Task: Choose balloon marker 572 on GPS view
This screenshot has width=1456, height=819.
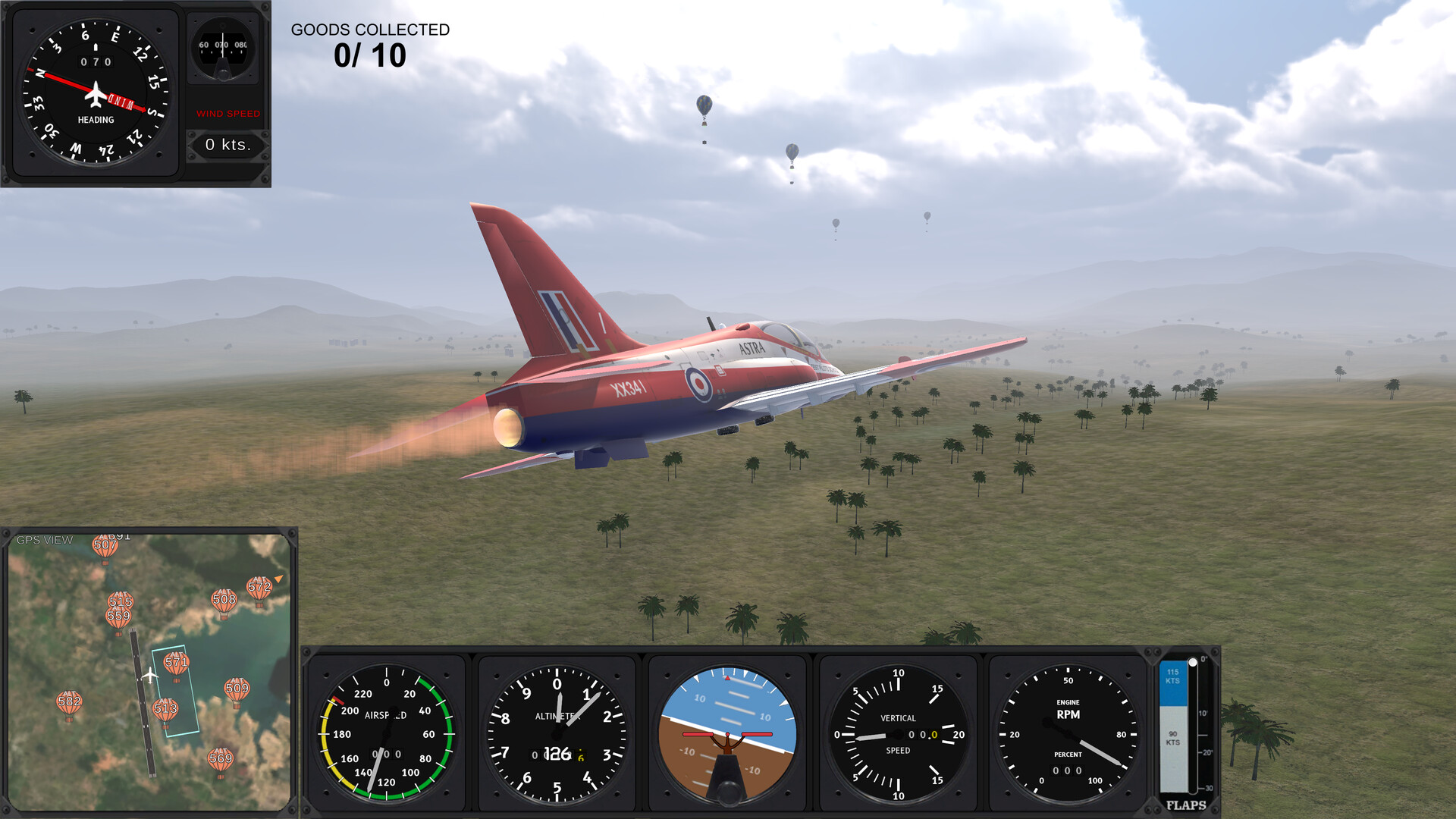Action: [259, 589]
